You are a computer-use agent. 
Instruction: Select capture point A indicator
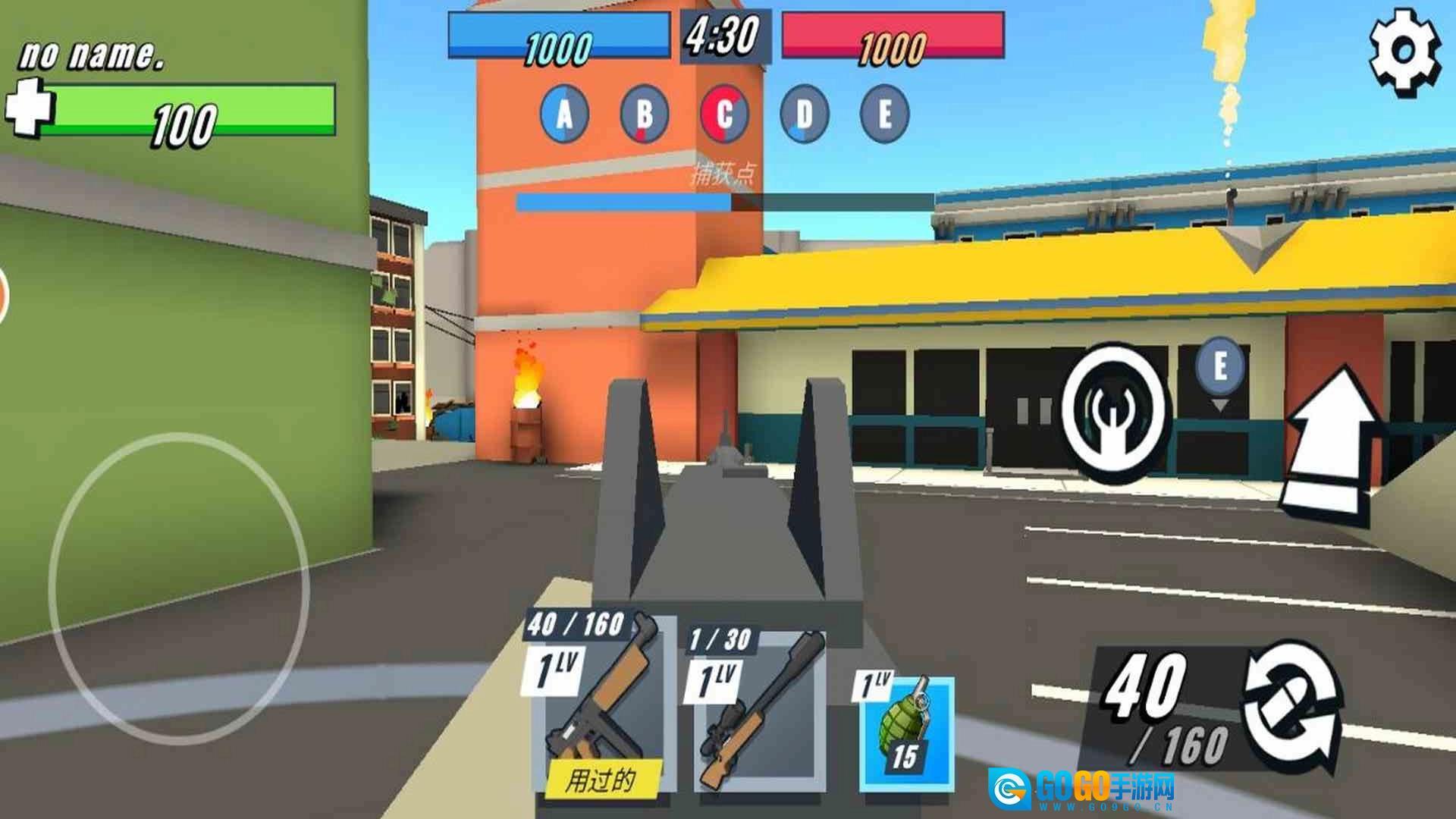coord(565,115)
